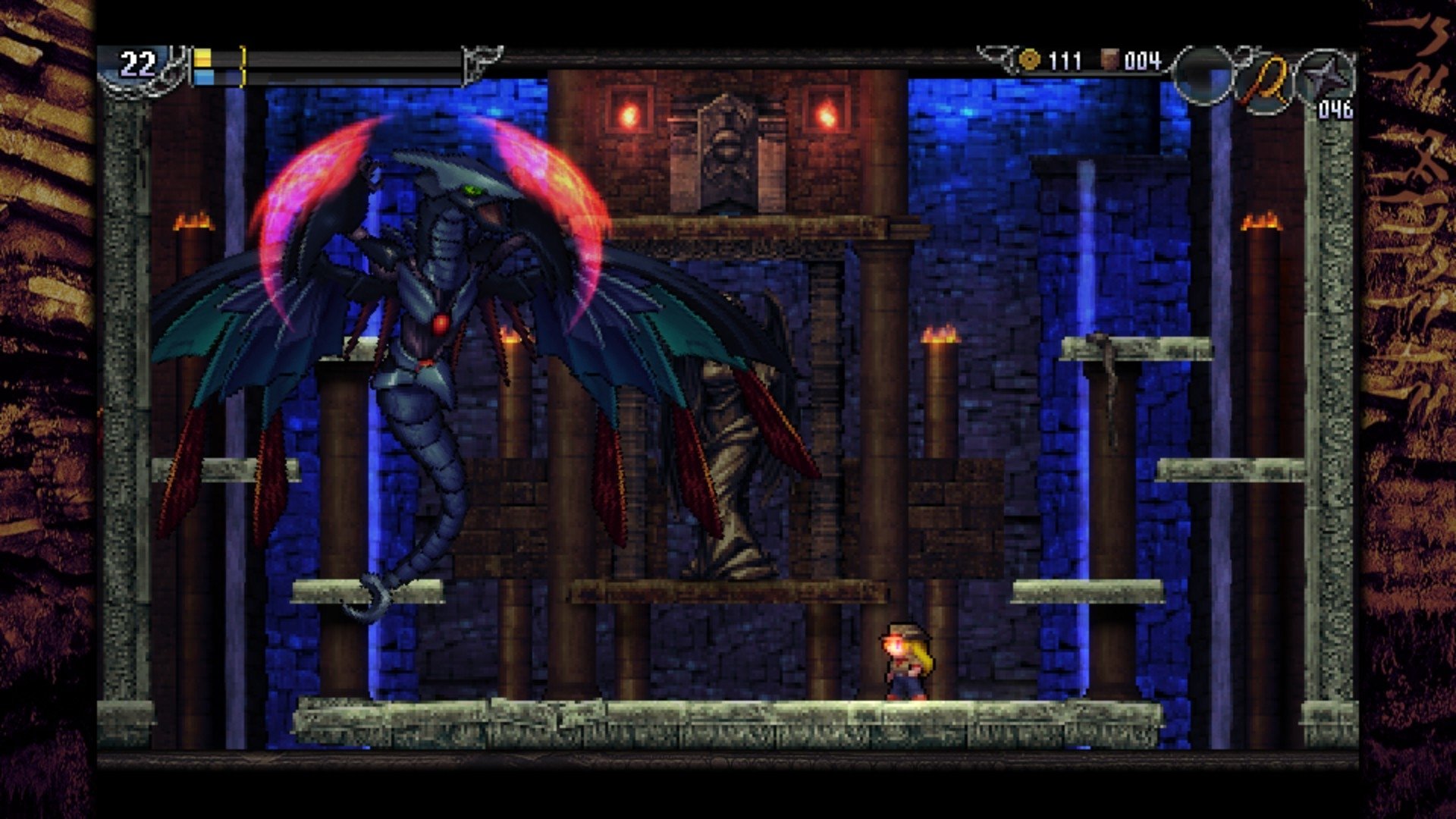Click the weight total reading 004
The image size is (1456, 819).
(x=1144, y=59)
